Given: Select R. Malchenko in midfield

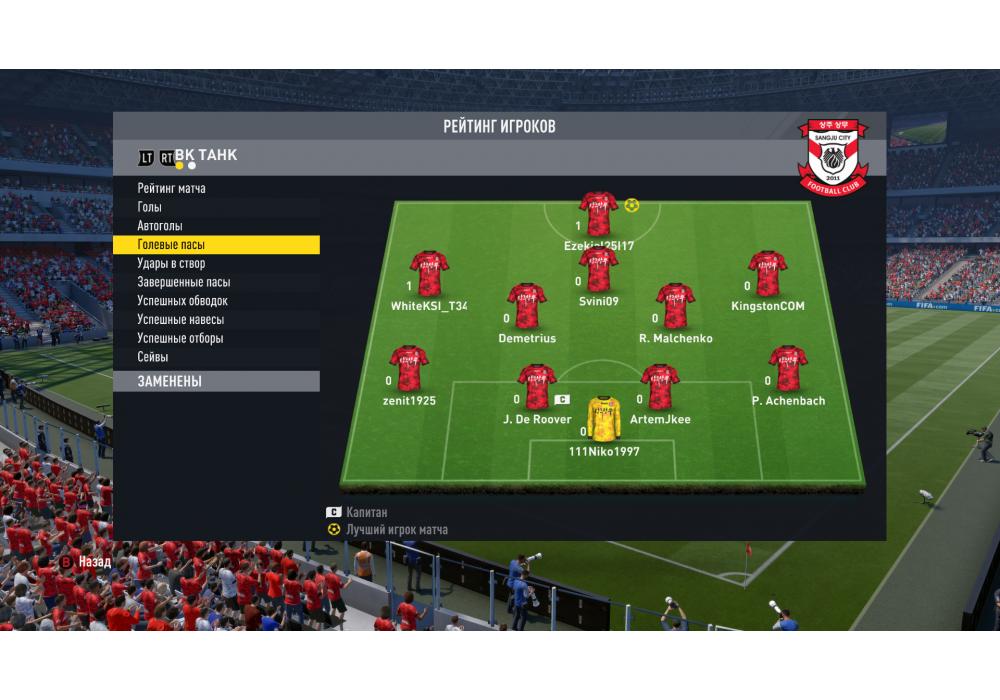Looking at the screenshot, I should pos(675,306).
